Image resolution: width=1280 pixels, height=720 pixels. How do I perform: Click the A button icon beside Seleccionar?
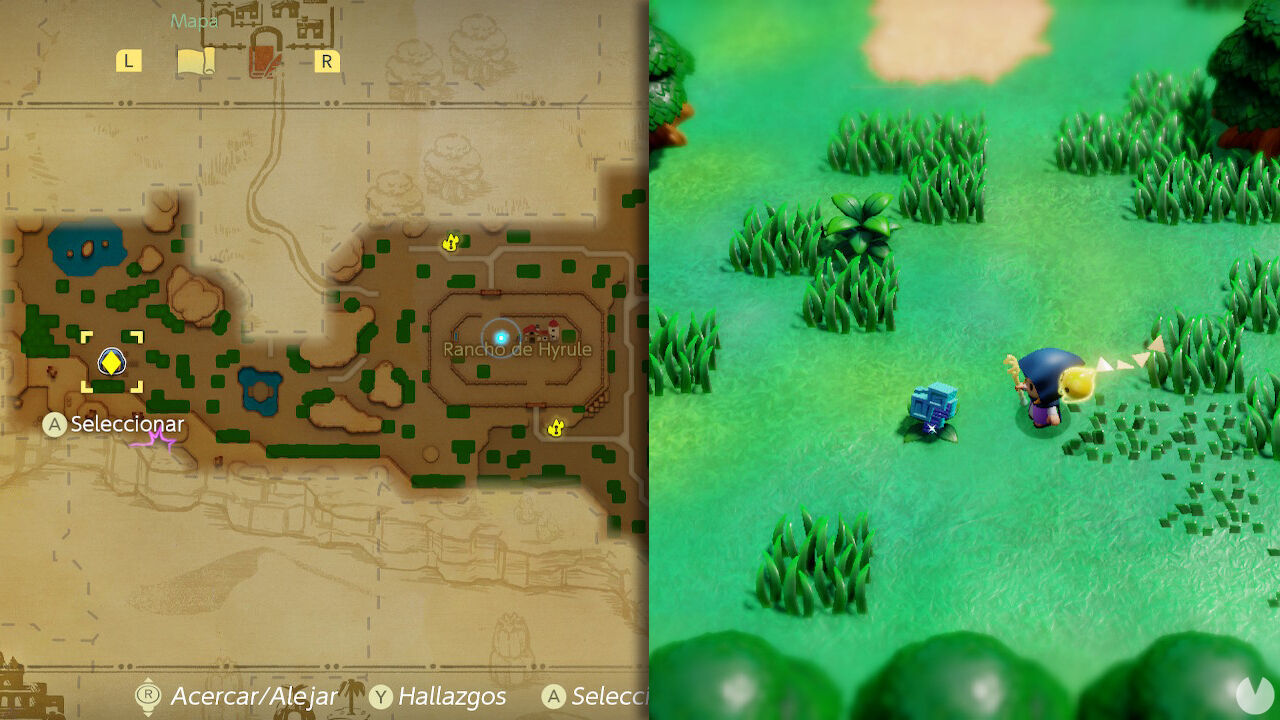pyautogui.click(x=552, y=697)
